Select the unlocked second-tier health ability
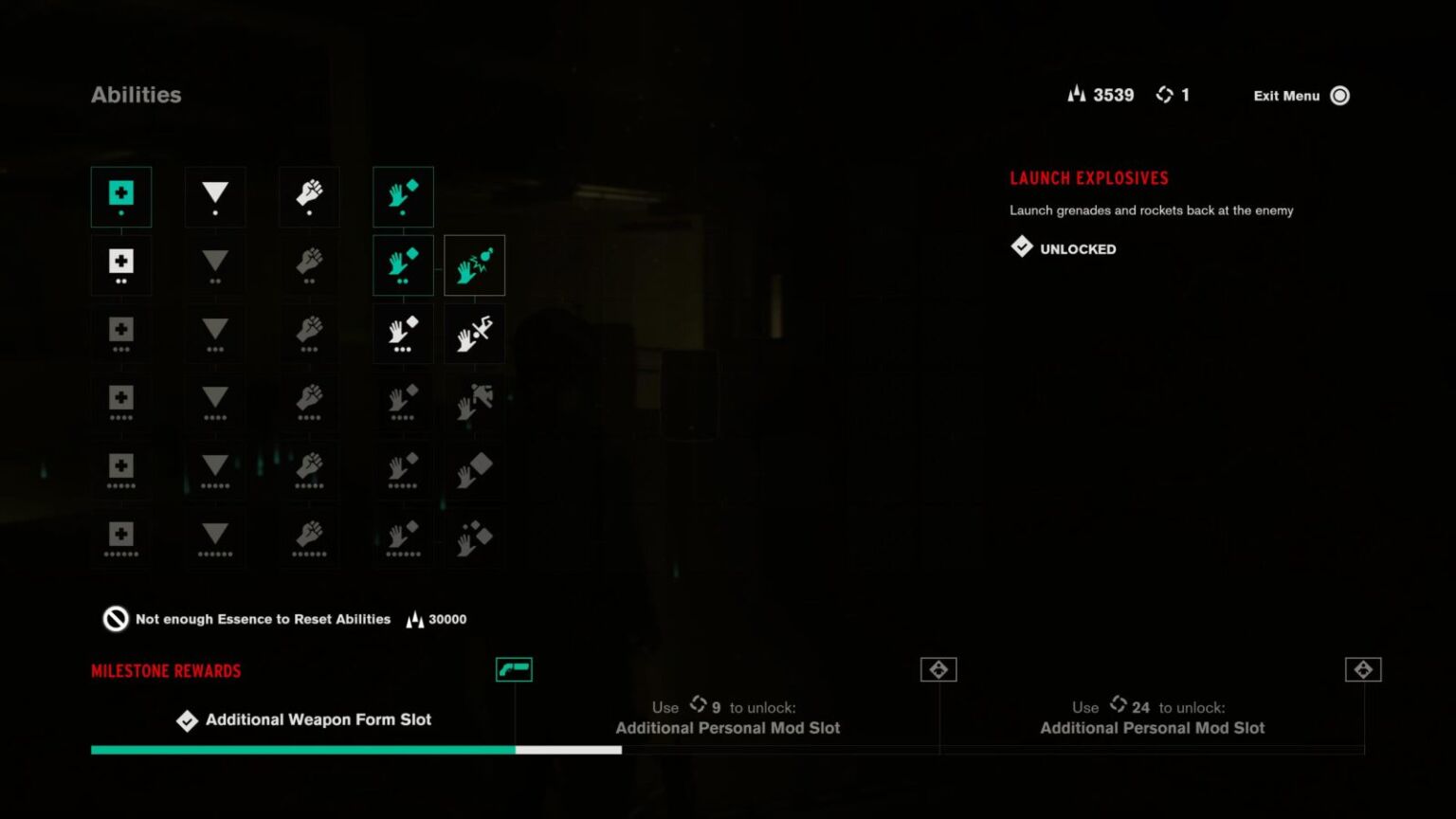1456x819 pixels. tap(121, 265)
